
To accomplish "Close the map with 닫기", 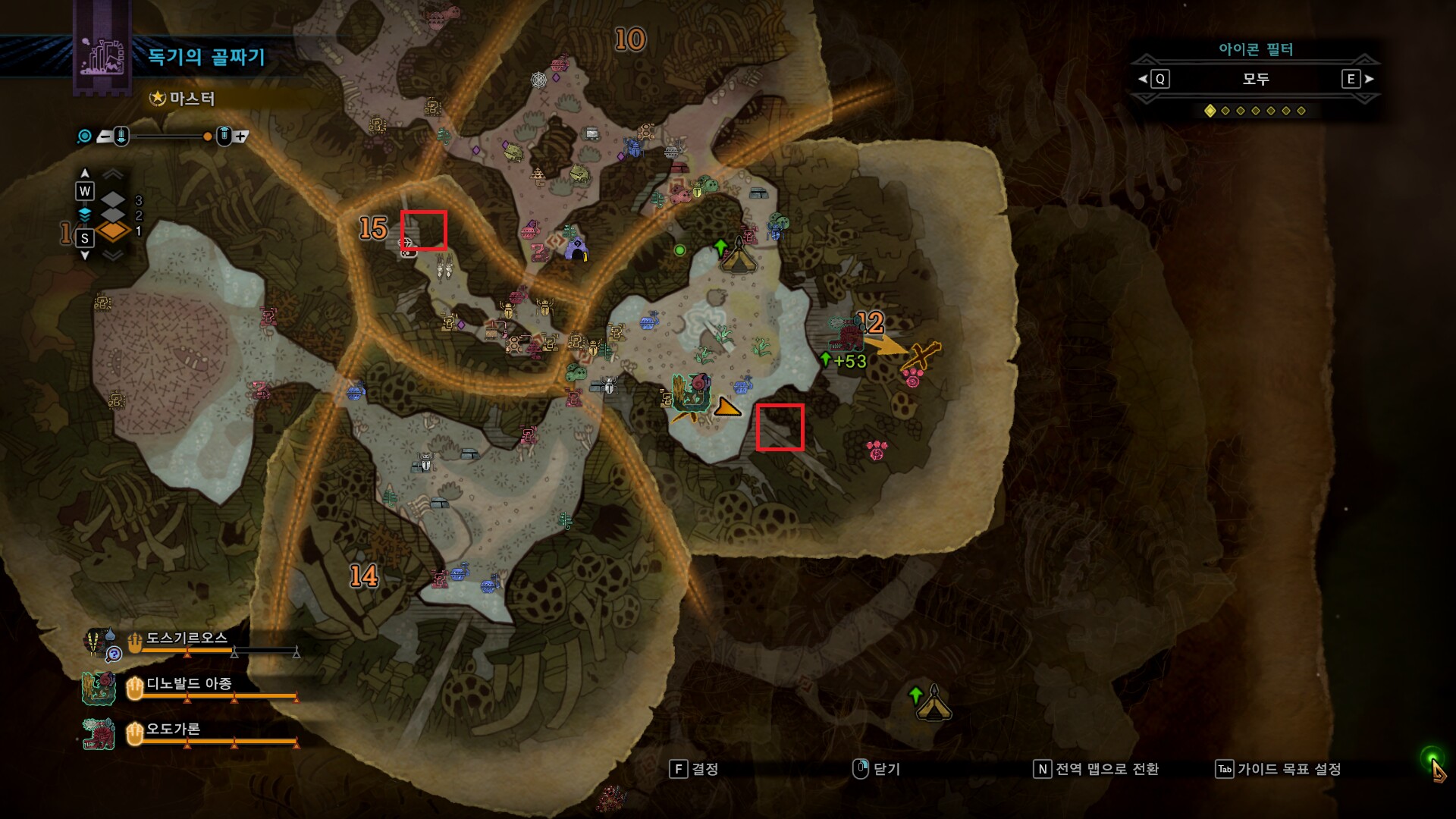I will pyautogui.click(x=877, y=769).
